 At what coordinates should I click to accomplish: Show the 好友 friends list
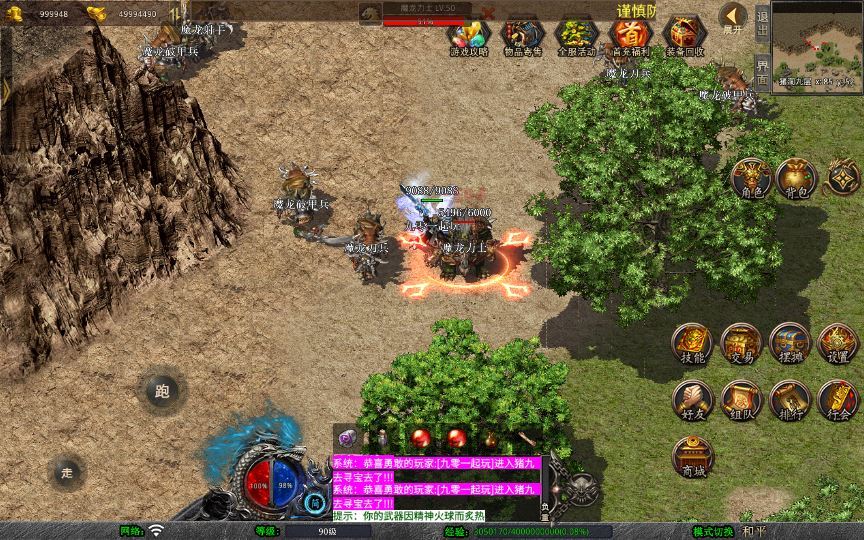tap(692, 400)
